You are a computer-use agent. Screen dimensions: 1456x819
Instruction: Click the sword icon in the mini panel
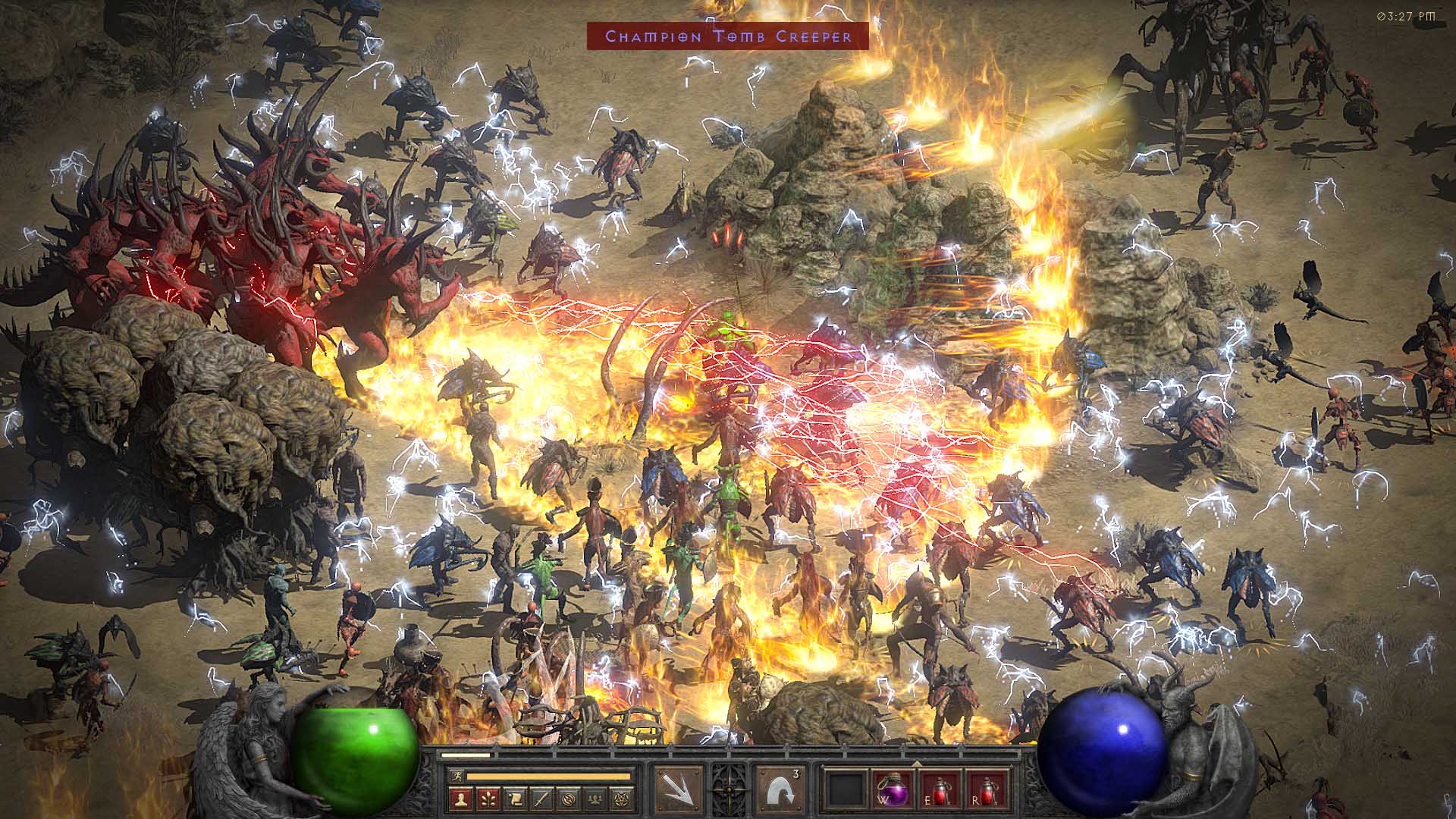coord(542,798)
